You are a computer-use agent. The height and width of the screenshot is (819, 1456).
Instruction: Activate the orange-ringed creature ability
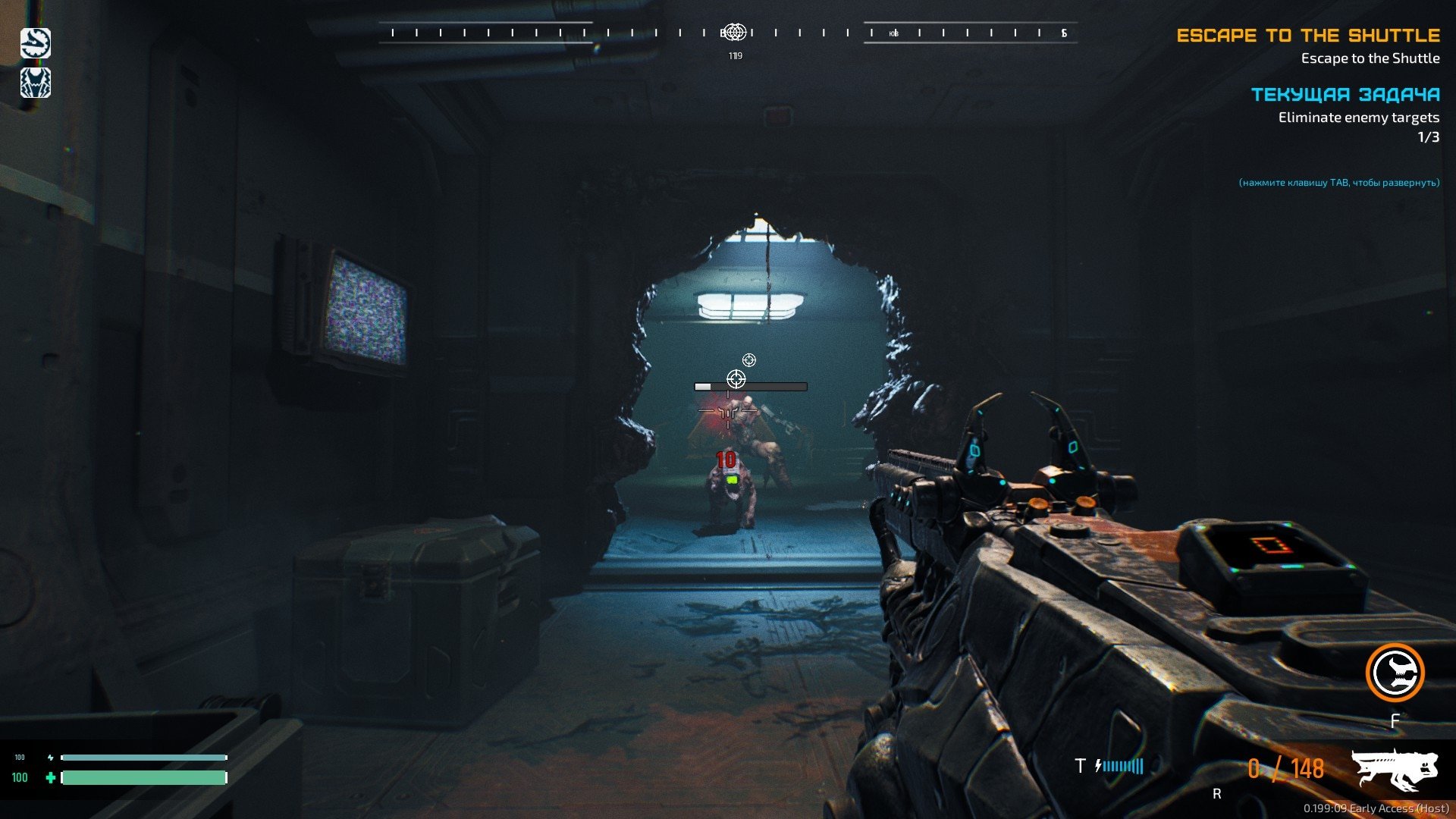point(1395,673)
